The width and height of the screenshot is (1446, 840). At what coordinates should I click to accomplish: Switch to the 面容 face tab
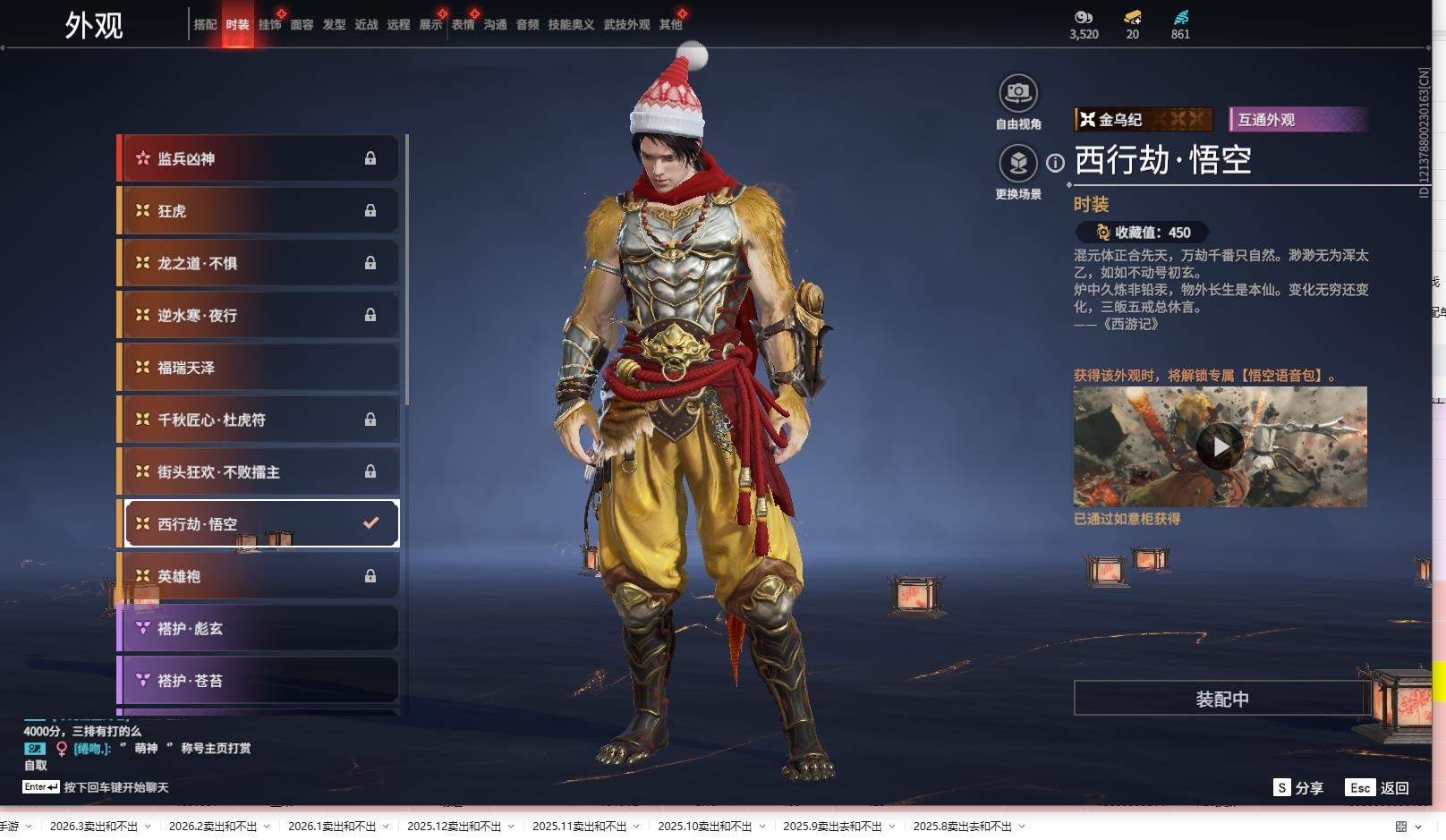[302, 25]
